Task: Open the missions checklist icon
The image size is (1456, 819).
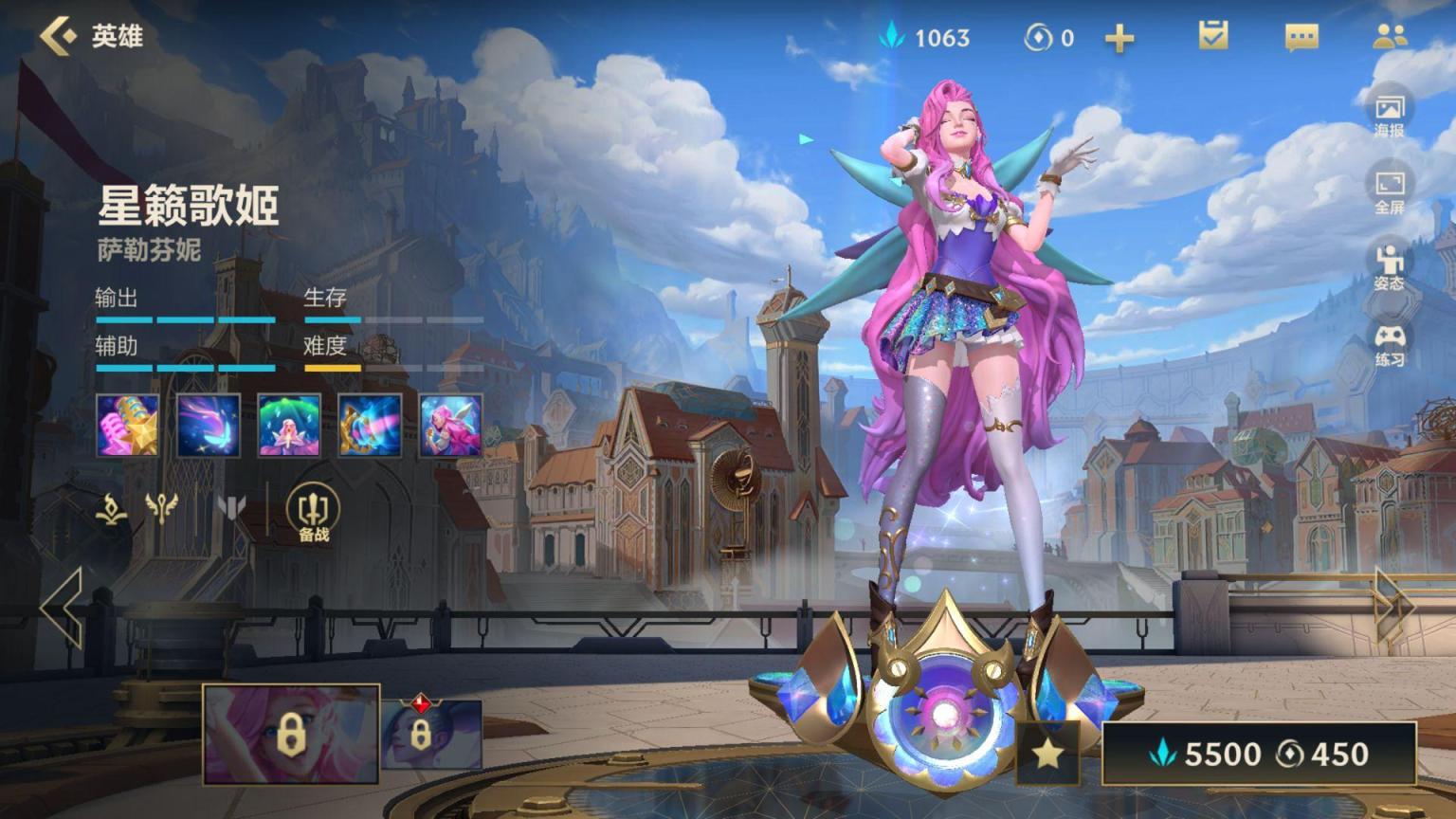Action: 1213,36
